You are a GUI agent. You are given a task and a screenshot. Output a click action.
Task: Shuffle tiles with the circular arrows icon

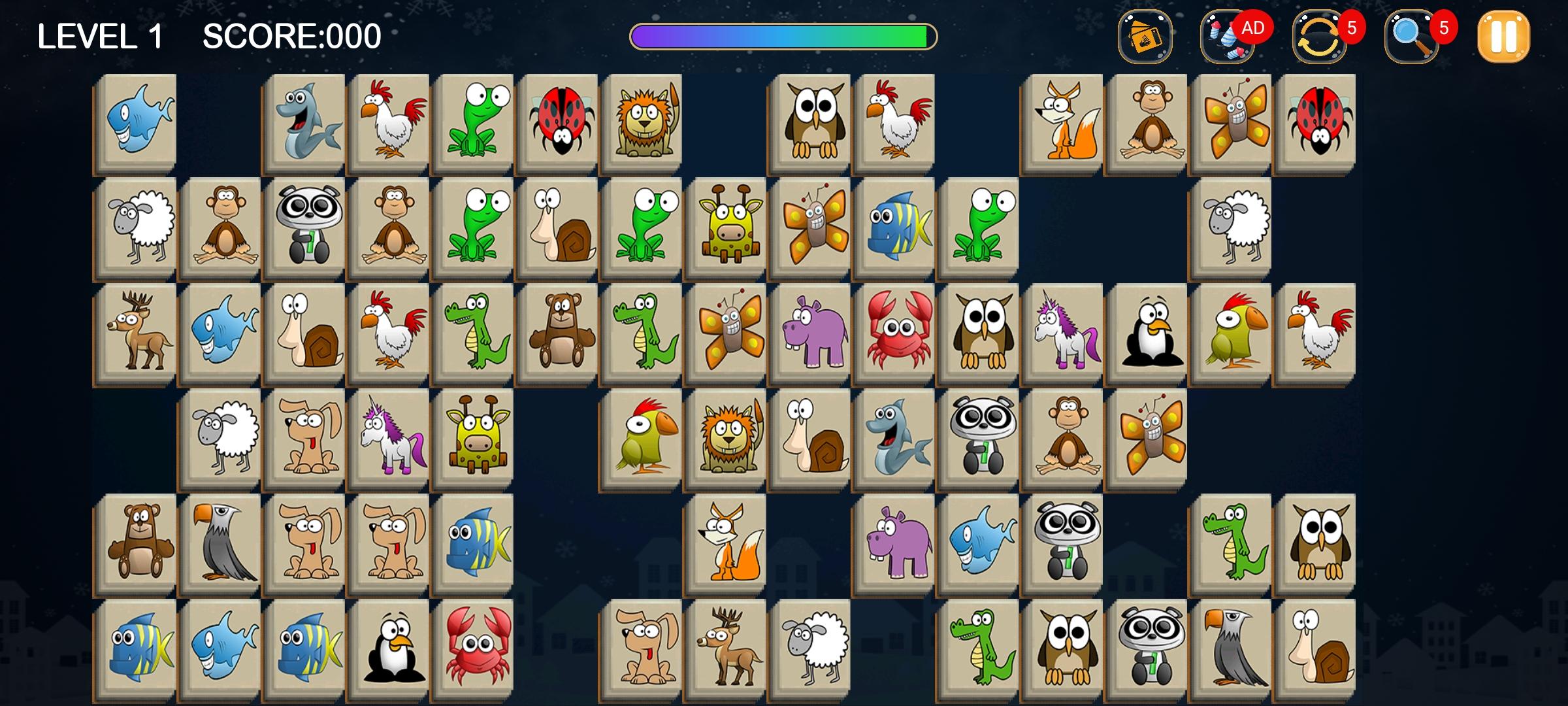1320,37
